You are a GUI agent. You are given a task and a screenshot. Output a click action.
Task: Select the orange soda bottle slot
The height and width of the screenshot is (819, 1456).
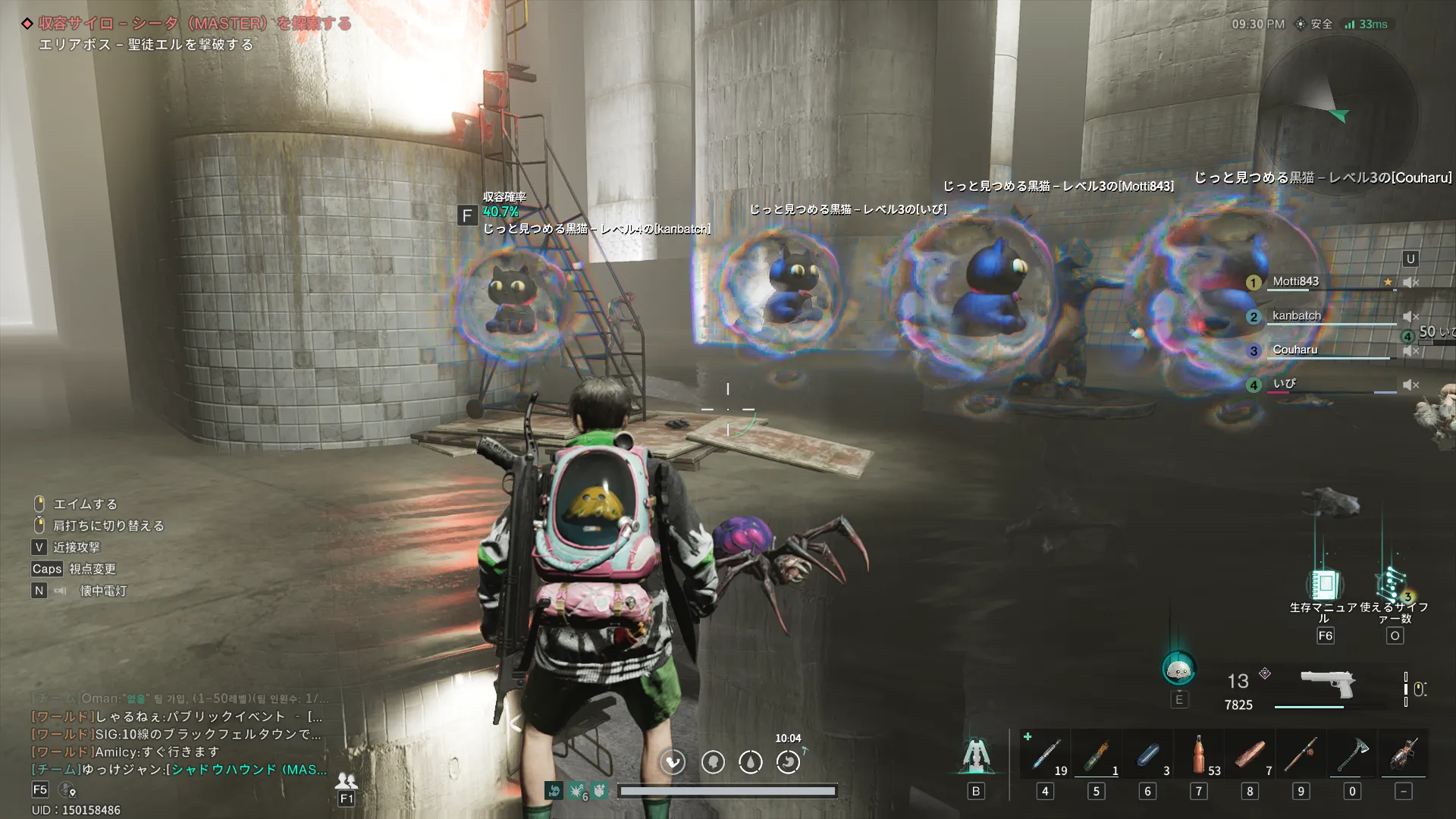[1198, 755]
